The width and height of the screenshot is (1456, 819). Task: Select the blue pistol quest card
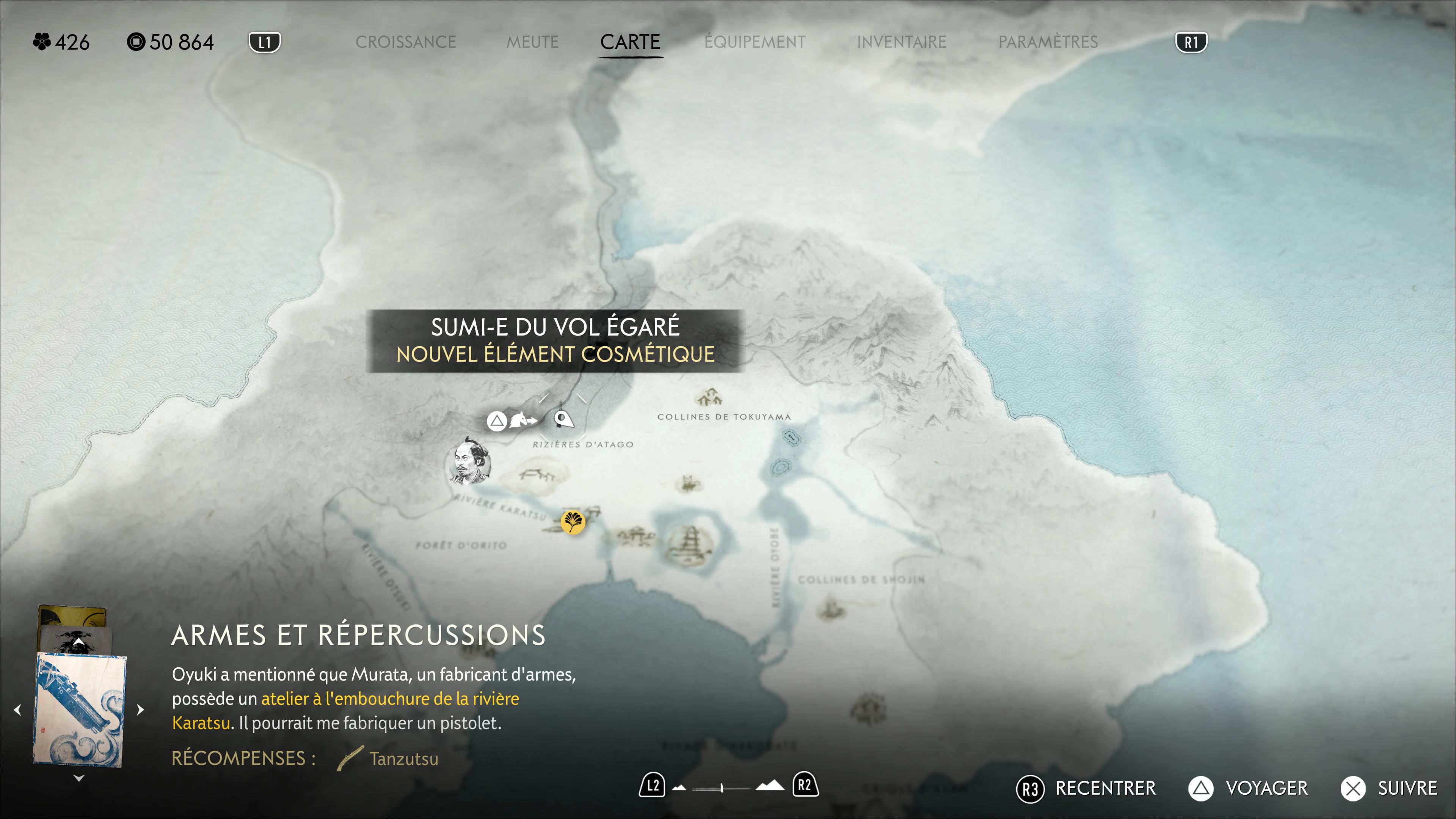pyautogui.click(x=80, y=709)
